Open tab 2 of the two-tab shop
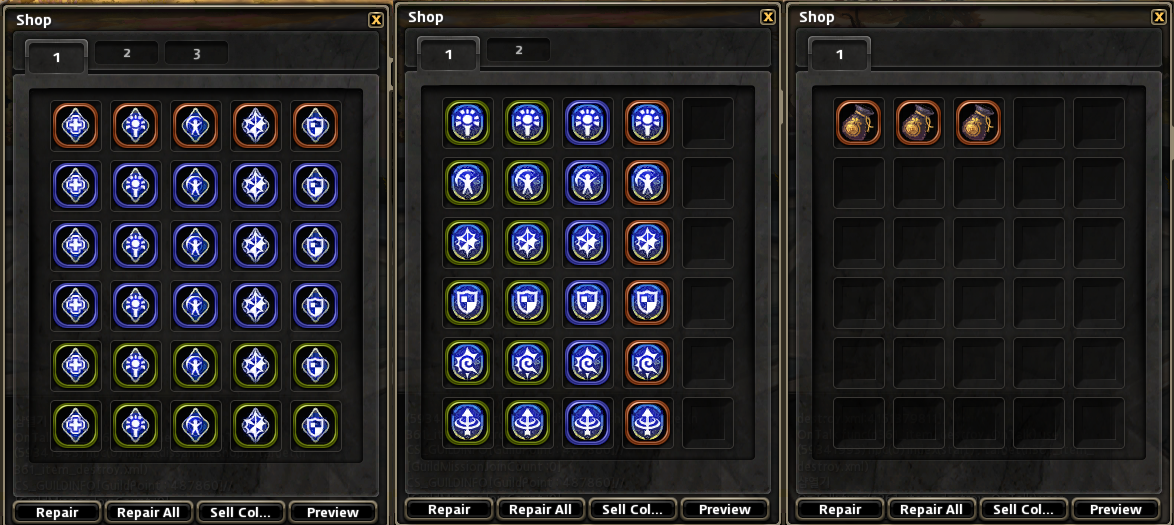Viewport: 1174px width, 525px height. tap(518, 50)
